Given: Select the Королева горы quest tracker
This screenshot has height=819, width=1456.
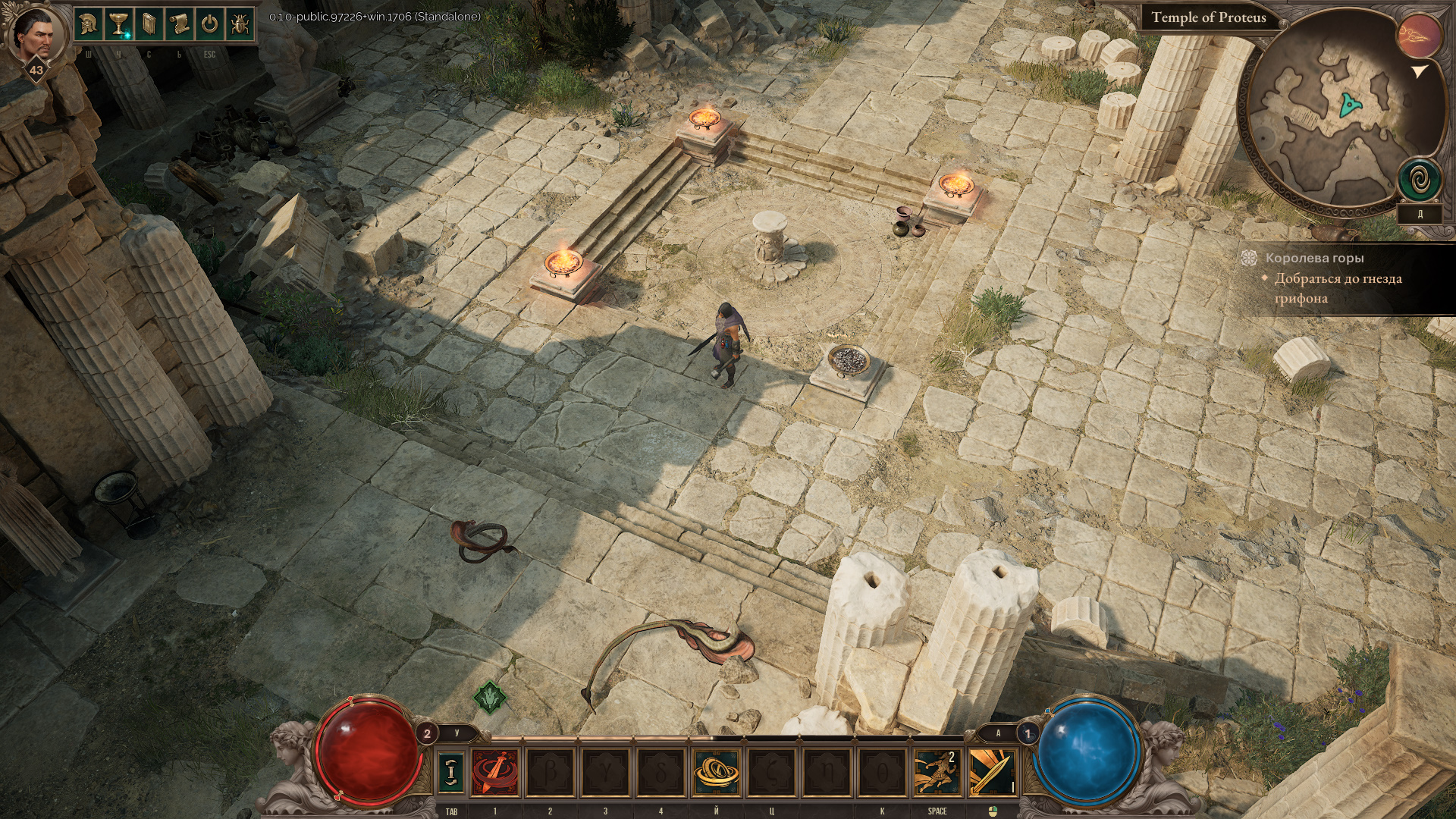Looking at the screenshot, I should (1314, 259).
